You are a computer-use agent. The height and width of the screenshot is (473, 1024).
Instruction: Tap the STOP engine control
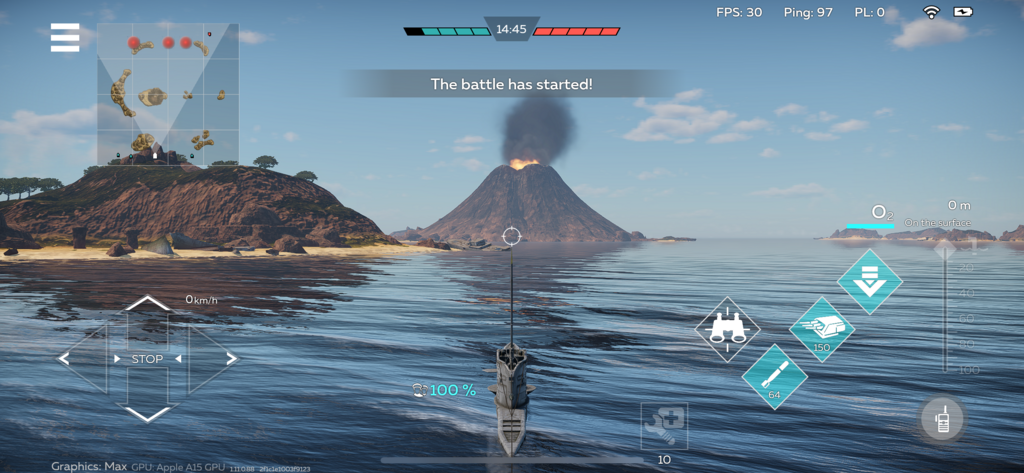pos(148,359)
